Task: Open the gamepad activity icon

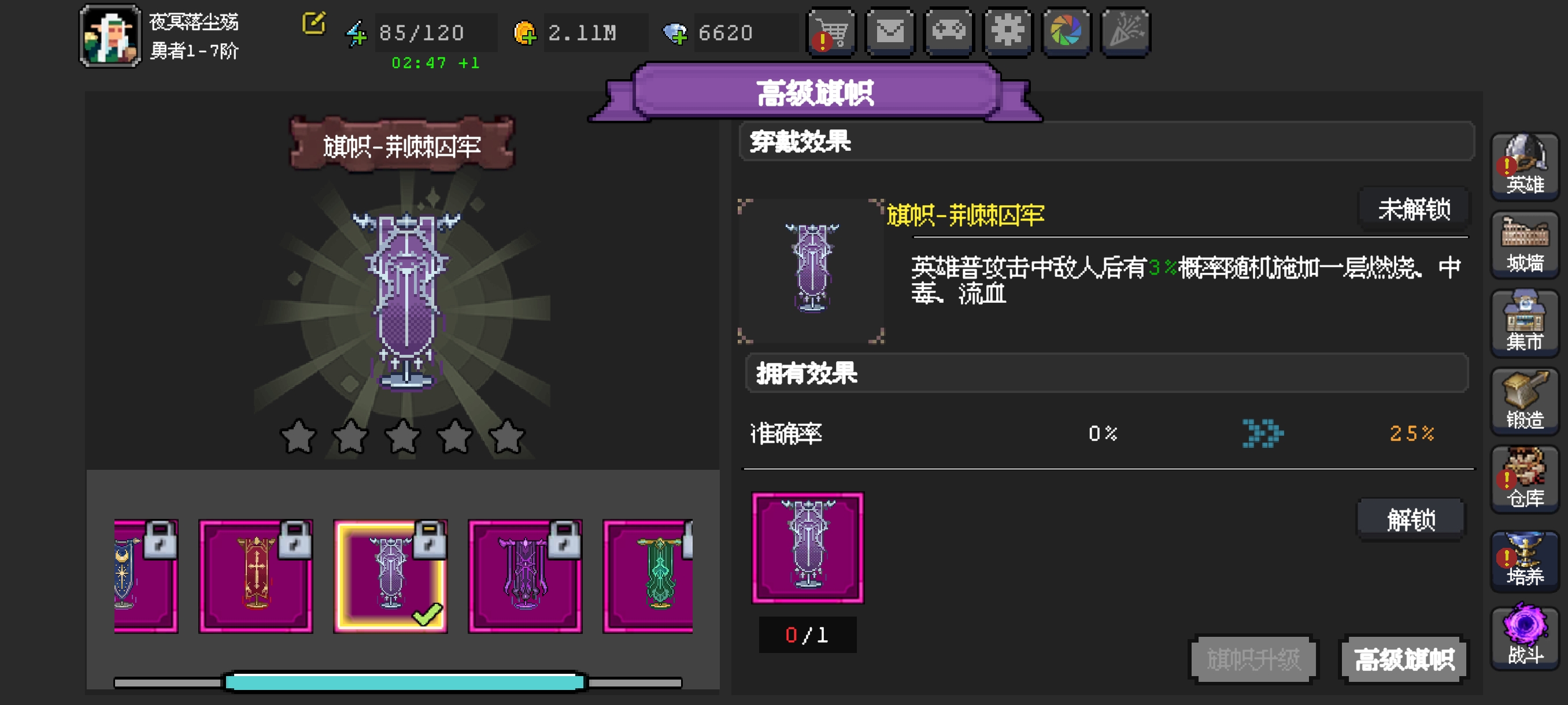Action: 948,33
